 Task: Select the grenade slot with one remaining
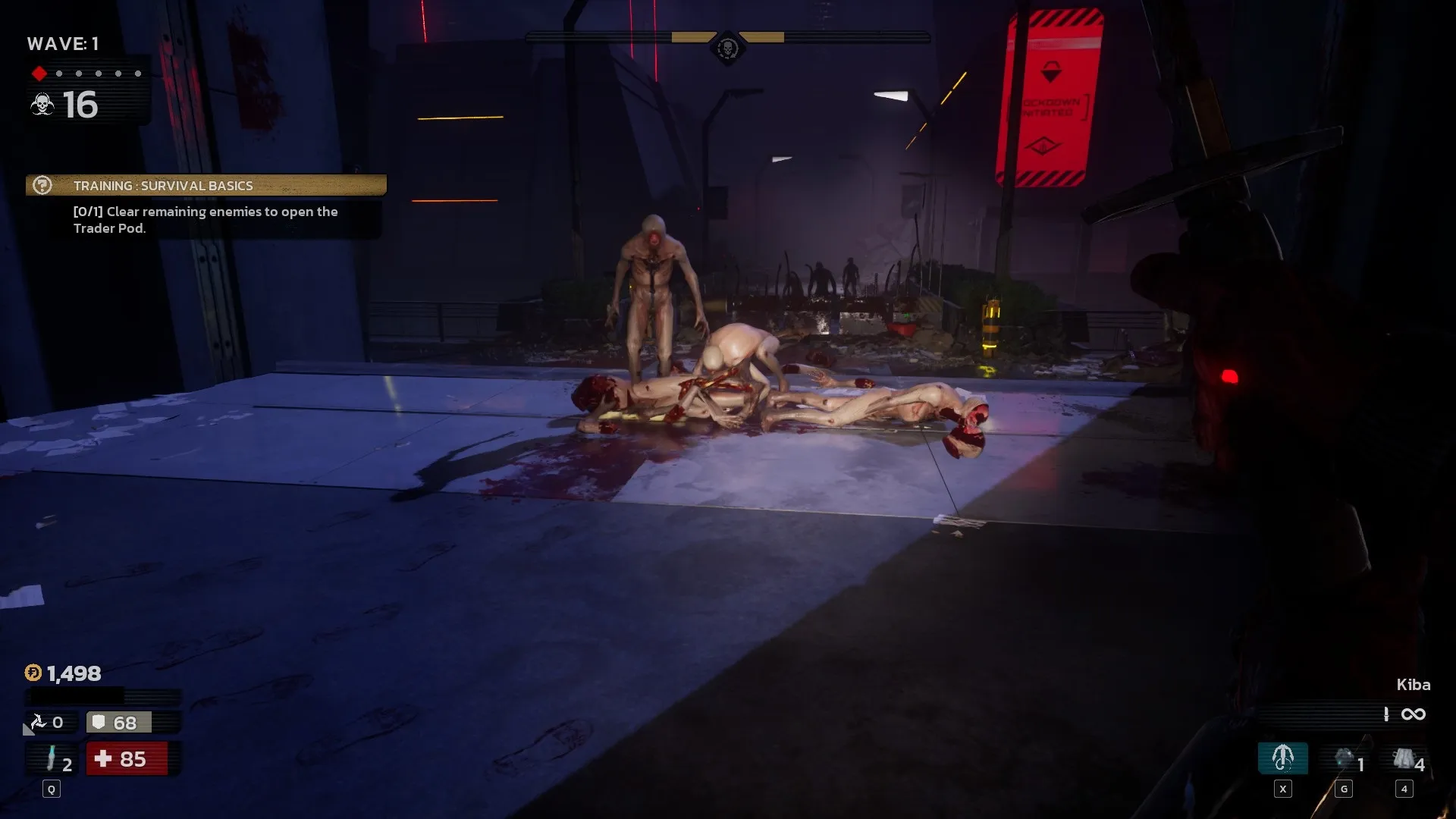[1345, 758]
